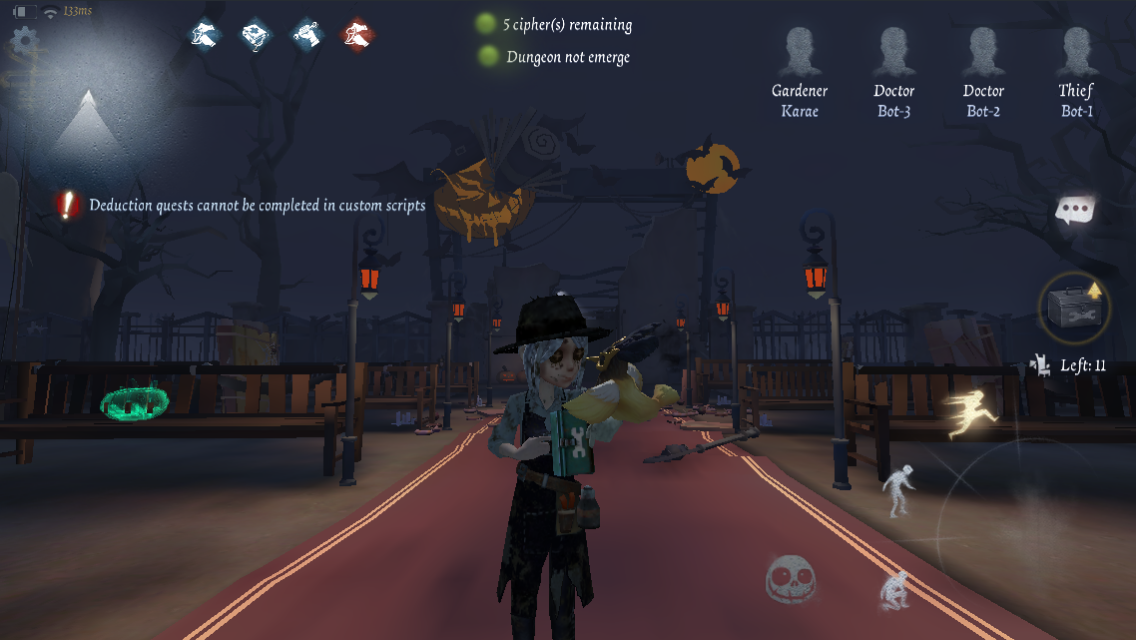Click the red exclamation deduction notice

coord(67,205)
